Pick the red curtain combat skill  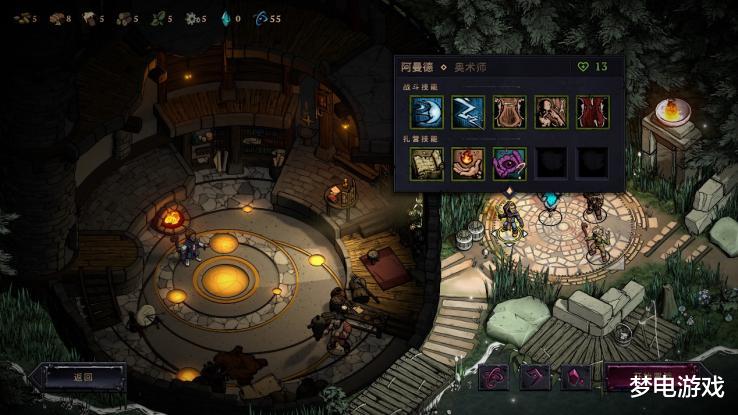point(592,112)
